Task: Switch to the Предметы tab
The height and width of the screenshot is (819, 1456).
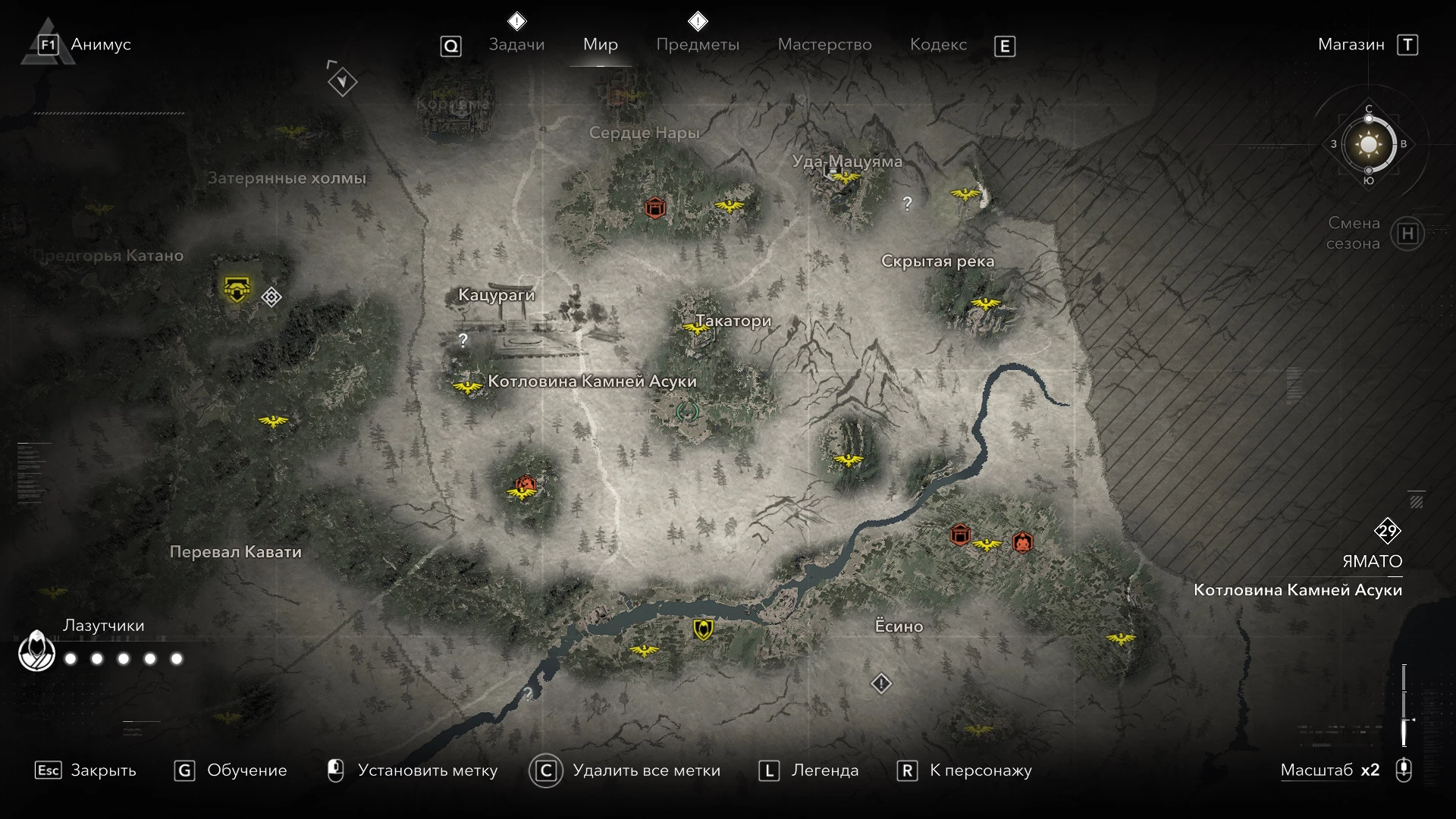Action: pyautogui.click(x=697, y=45)
